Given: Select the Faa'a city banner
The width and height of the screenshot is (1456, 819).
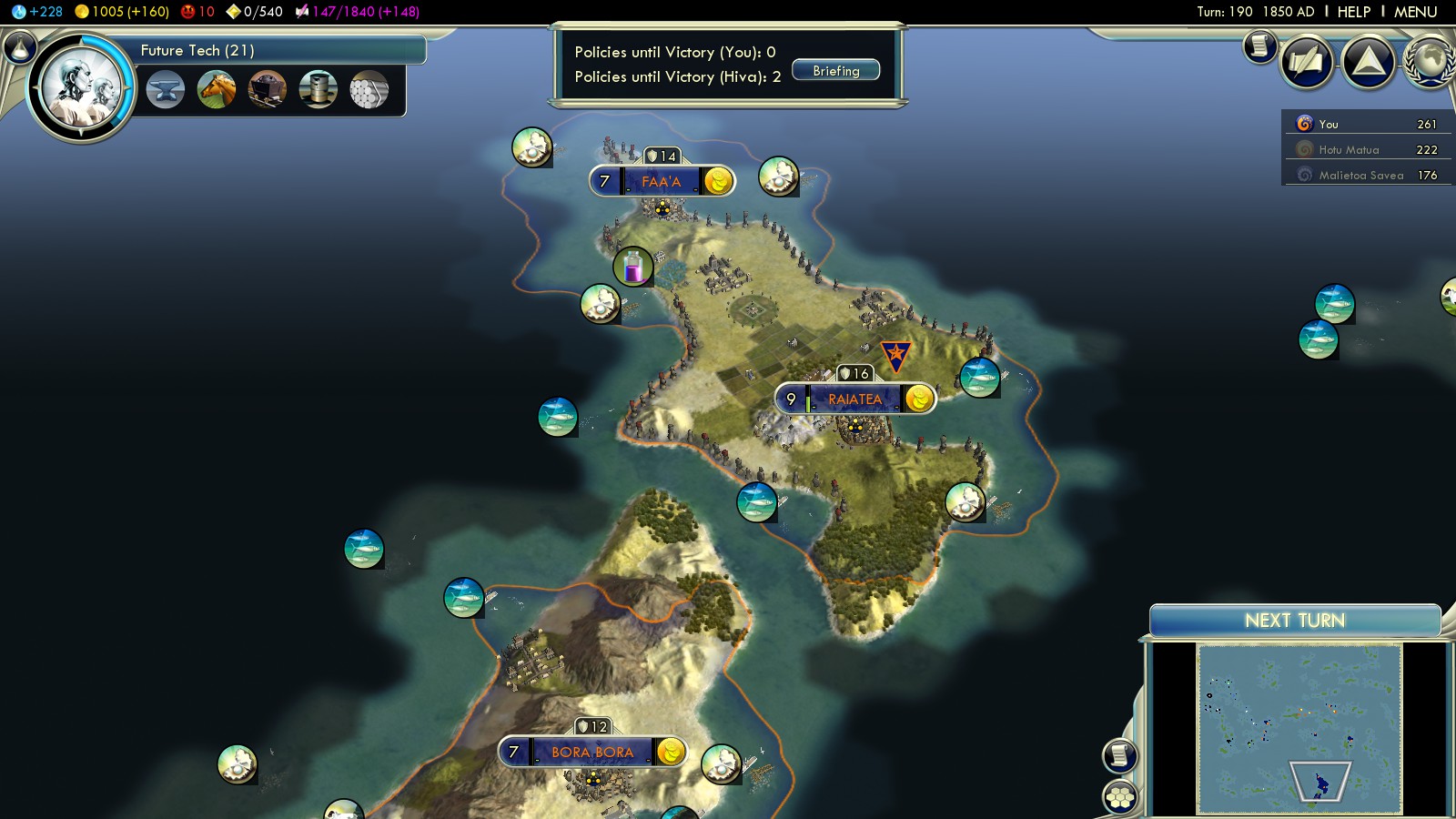Looking at the screenshot, I should pyautogui.click(x=660, y=182).
